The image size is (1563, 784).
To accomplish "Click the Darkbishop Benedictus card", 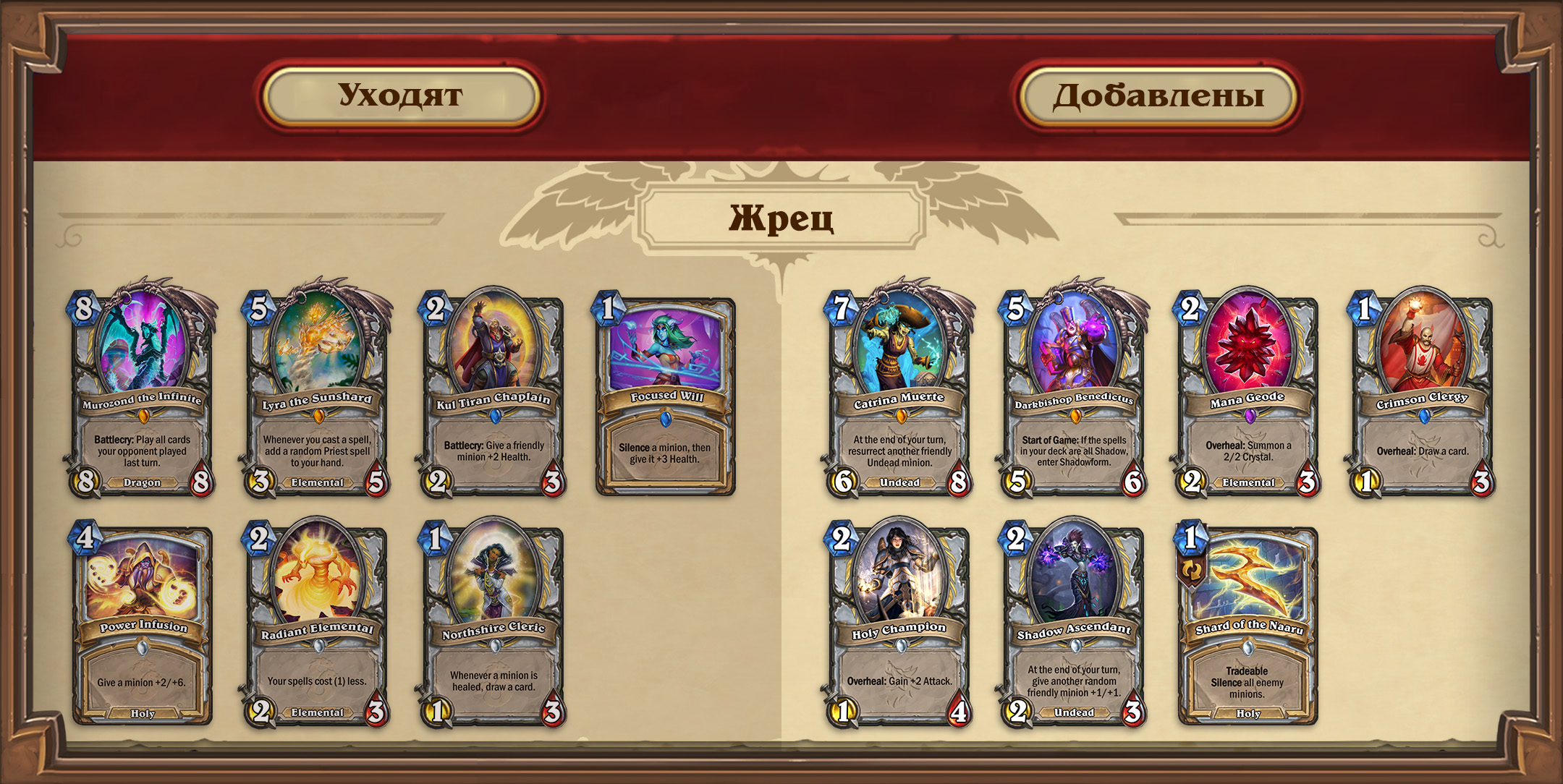I will [1074, 391].
